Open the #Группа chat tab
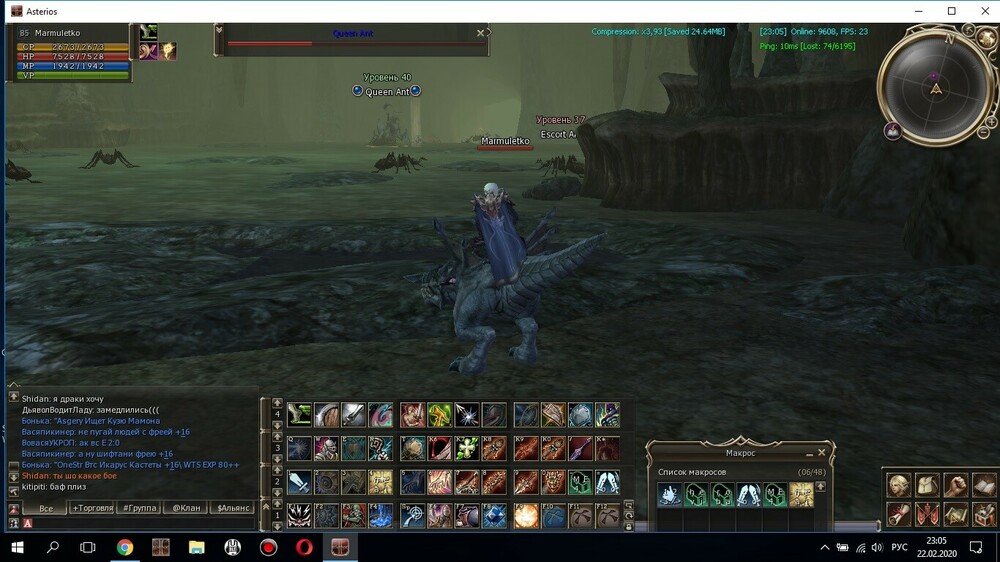Screen dimensions: 1000x562 [139, 508]
